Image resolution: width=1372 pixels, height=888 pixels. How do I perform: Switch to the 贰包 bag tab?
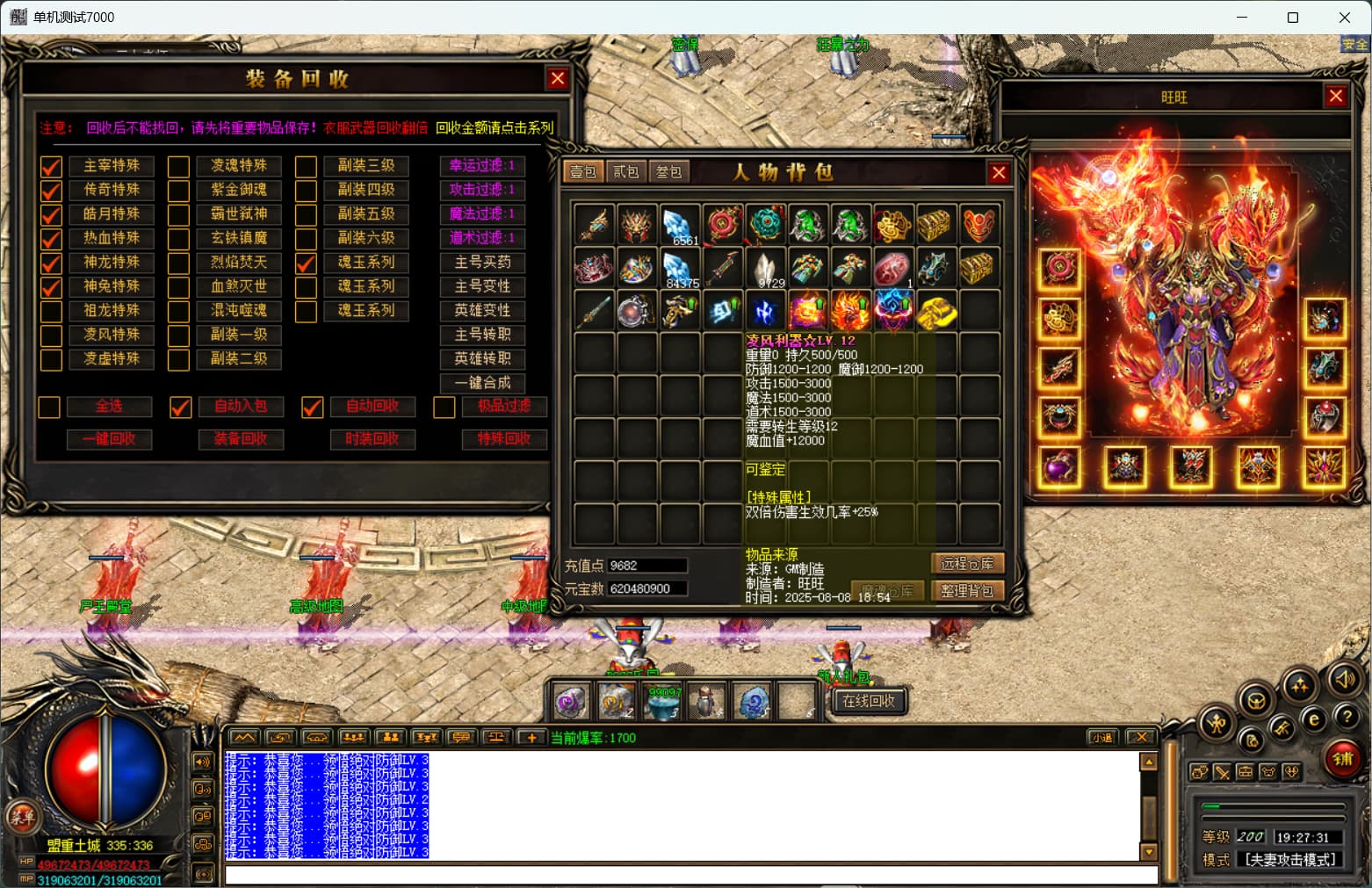(625, 171)
